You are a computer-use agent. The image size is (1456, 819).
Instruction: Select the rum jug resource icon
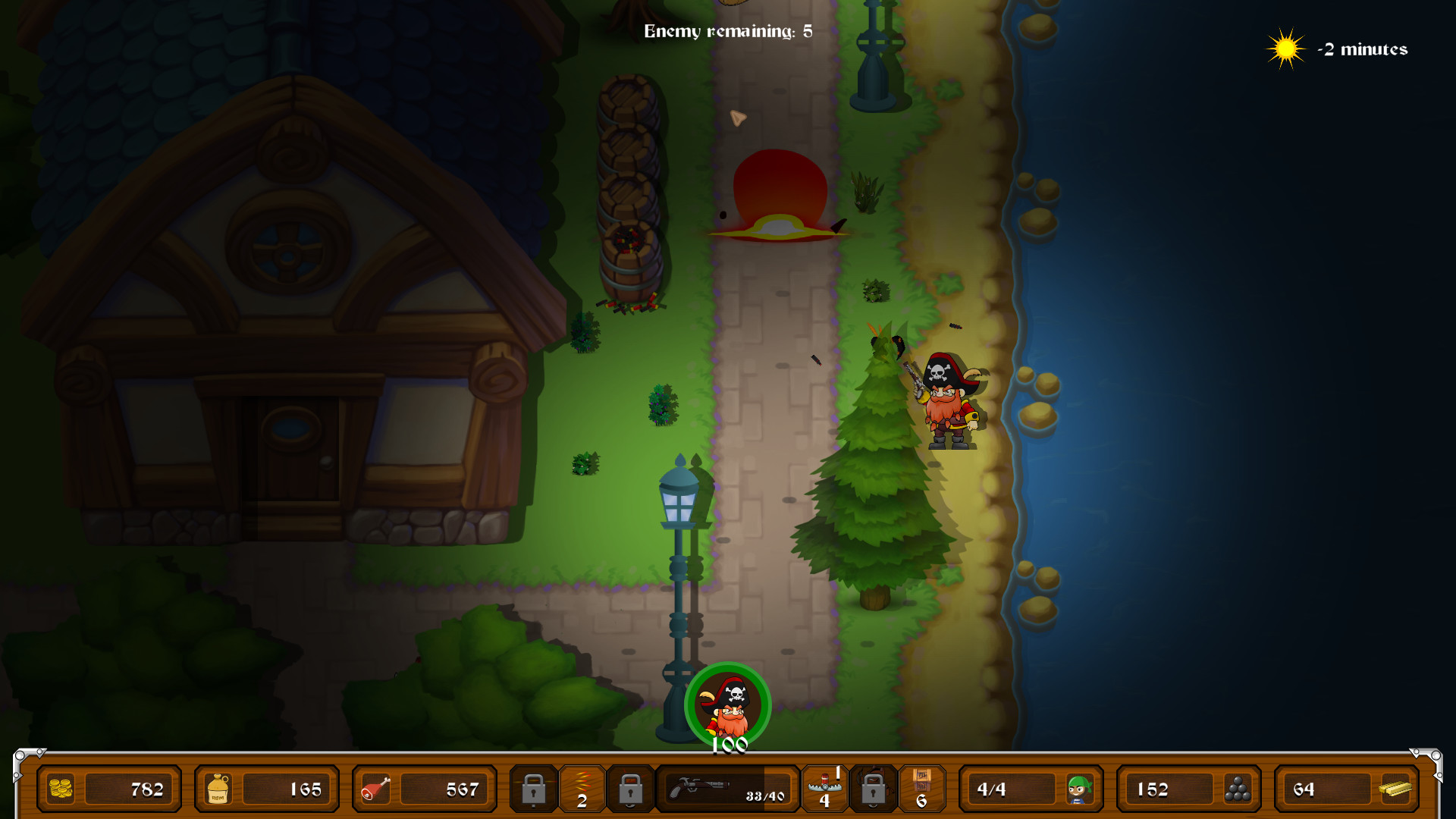(x=216, y=789)
